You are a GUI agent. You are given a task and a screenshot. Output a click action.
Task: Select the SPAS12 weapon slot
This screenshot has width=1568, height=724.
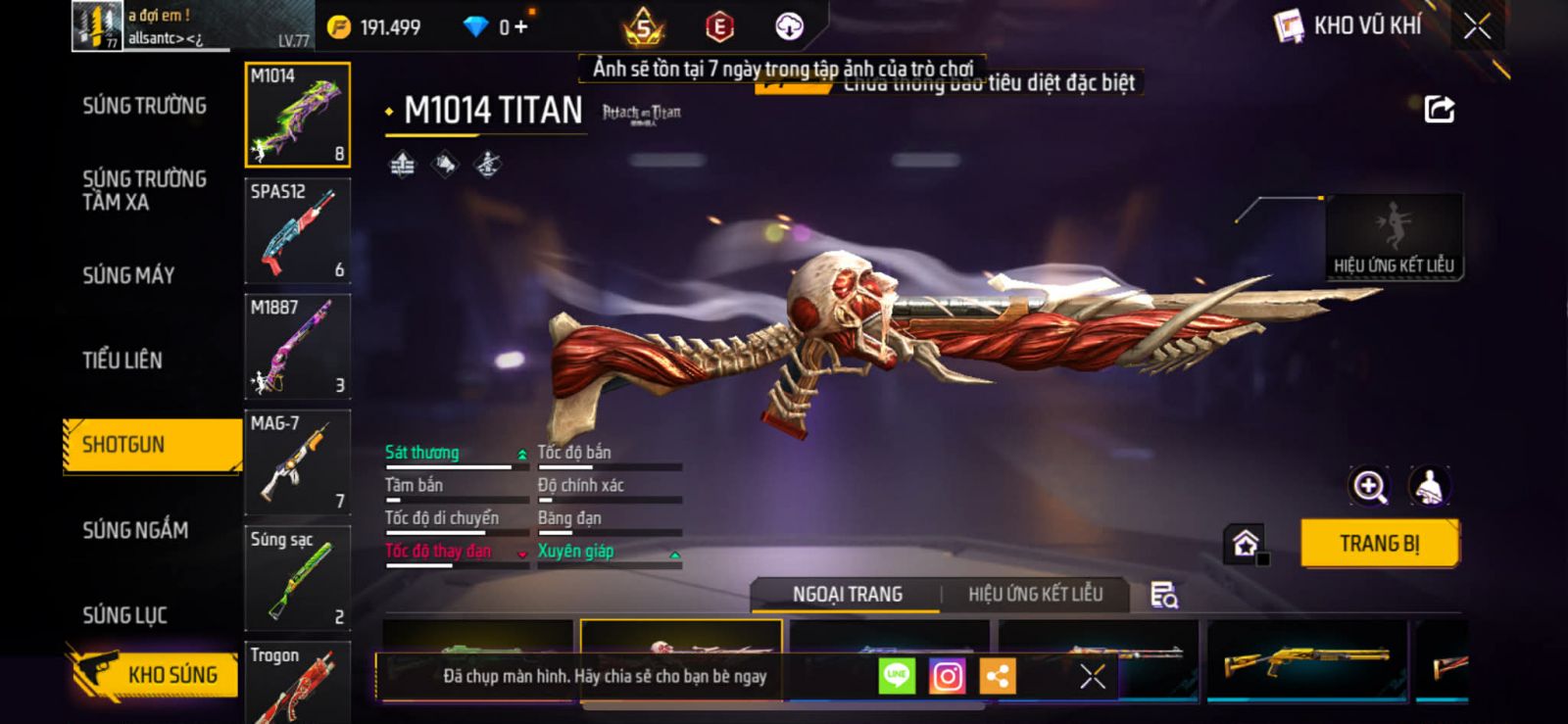297,230
